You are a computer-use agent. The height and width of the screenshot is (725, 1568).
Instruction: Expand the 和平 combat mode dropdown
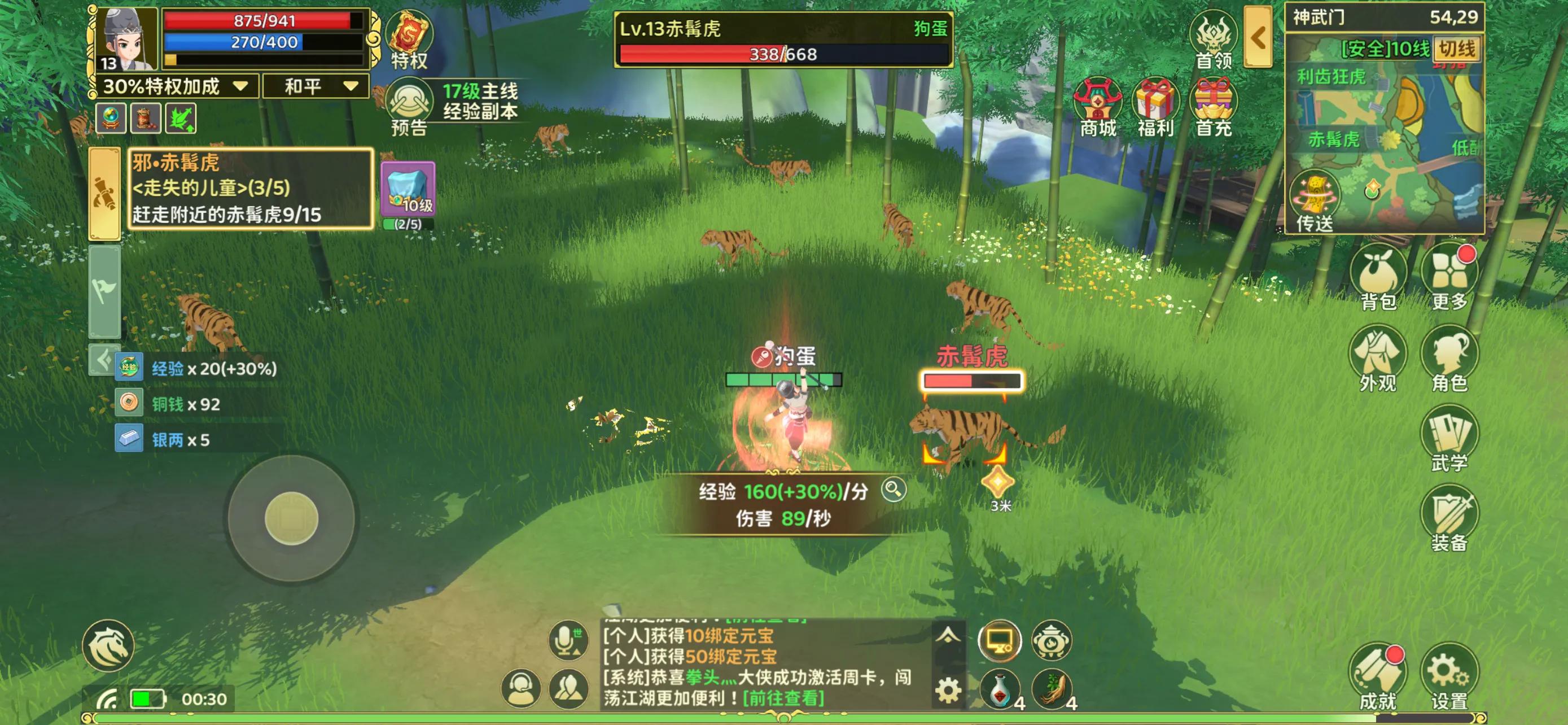pyautogui.click(x=316, y=86)
